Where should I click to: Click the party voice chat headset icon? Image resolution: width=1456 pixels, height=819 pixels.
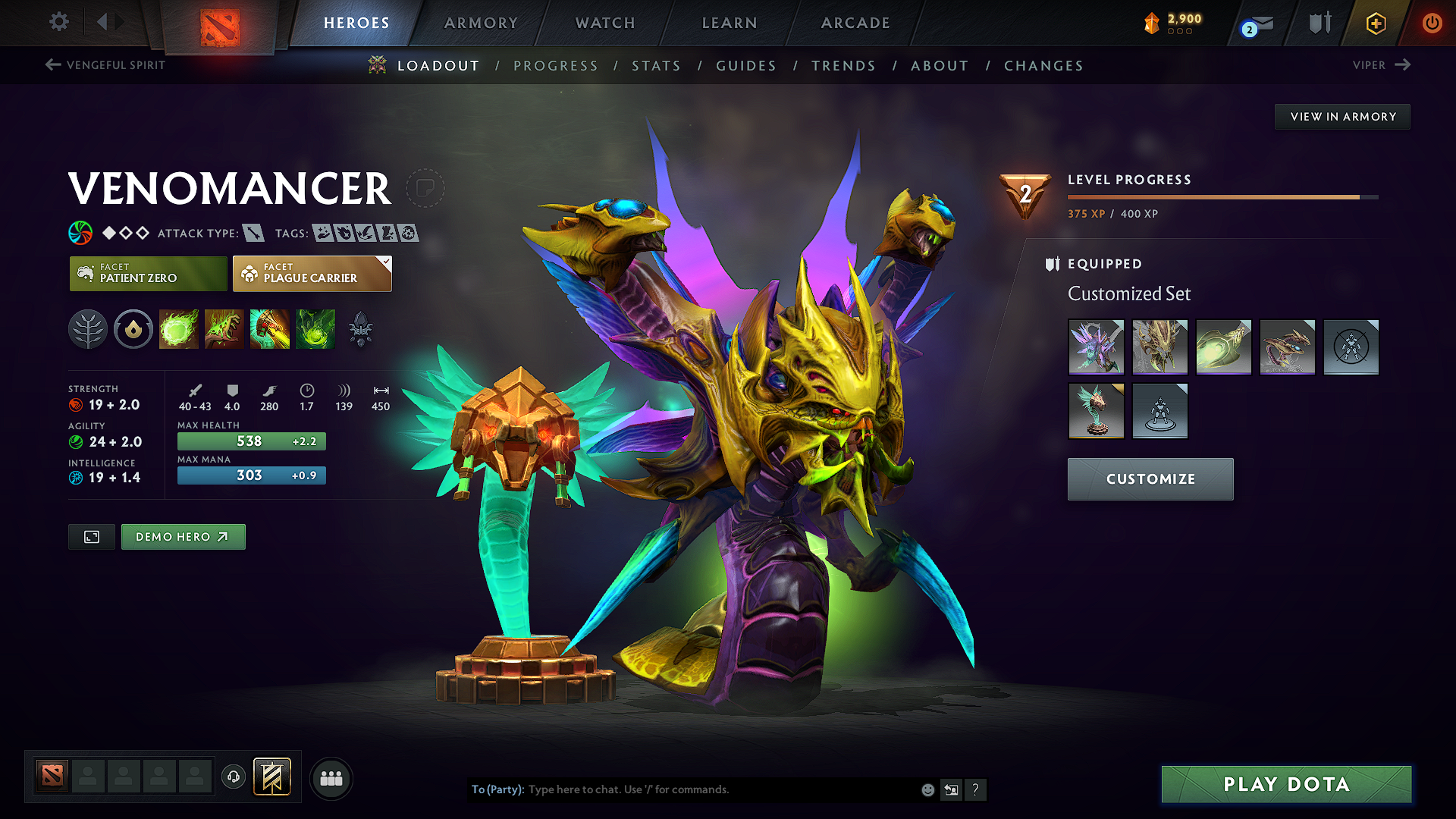[x=233, y=777]
